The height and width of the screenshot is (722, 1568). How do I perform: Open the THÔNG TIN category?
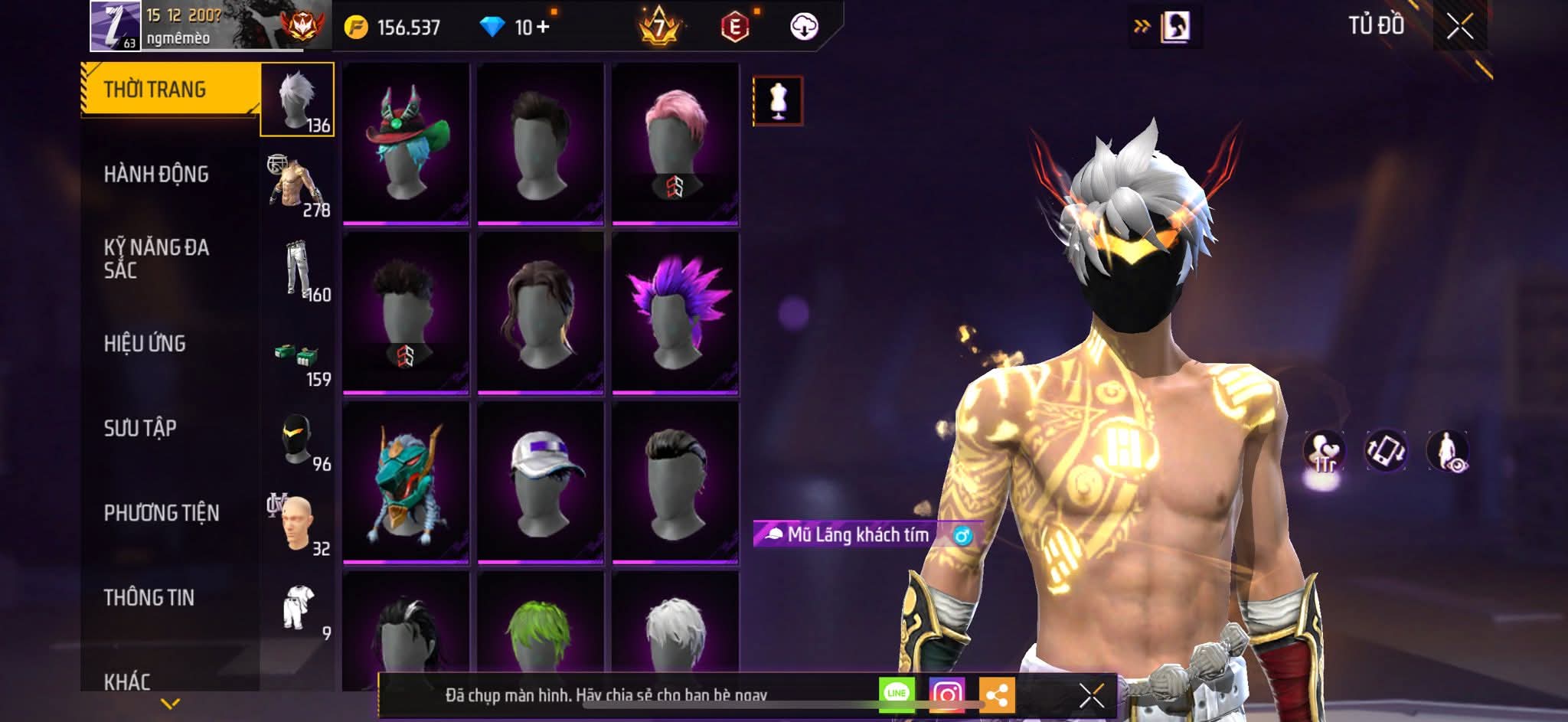pyautogui.click(x=149, y=597)
